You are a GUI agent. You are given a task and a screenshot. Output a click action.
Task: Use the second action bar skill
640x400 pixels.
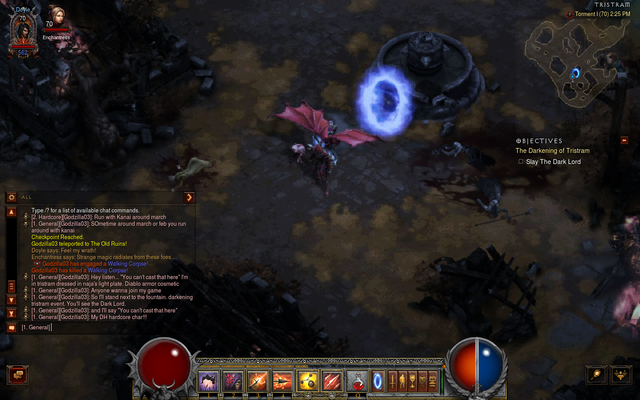coord(233,380)
